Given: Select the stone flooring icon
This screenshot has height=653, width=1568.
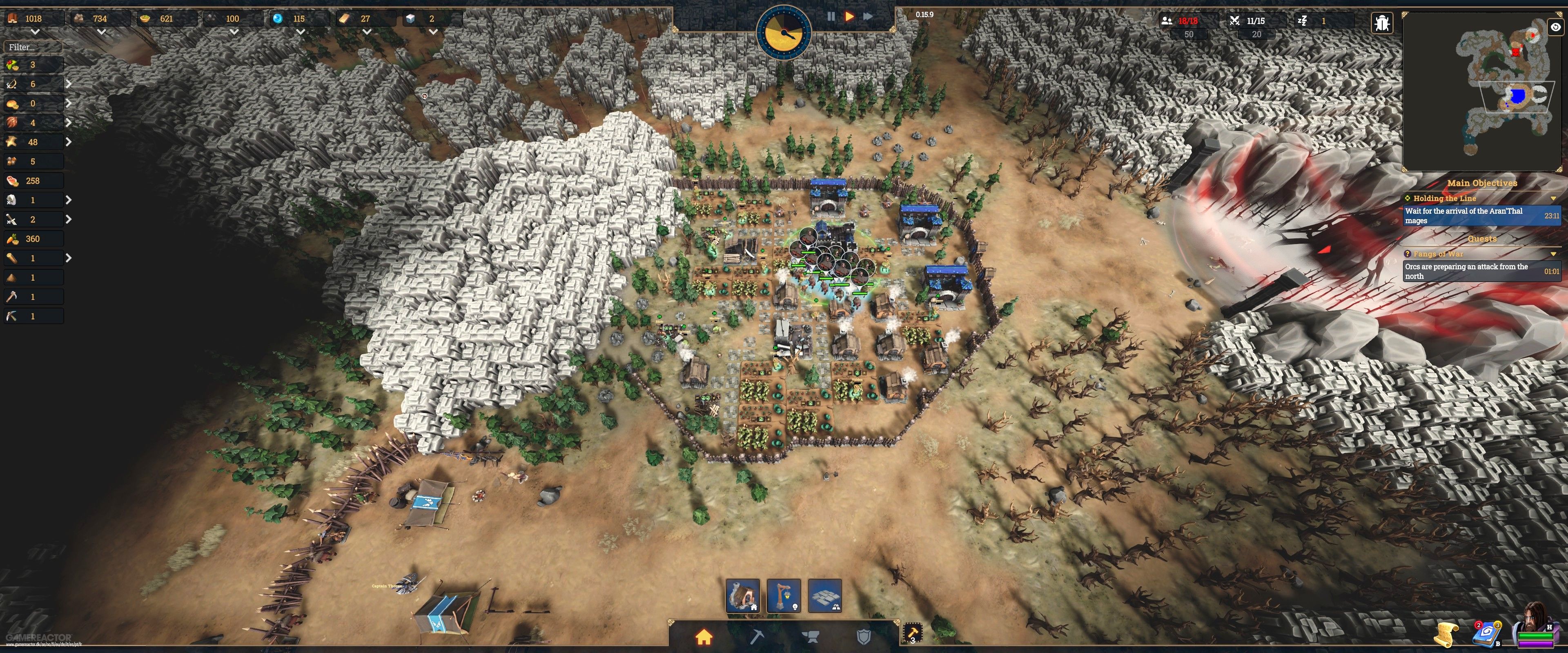Looking at the screenshot, I should pyautogui.click(x=825, y=596).
